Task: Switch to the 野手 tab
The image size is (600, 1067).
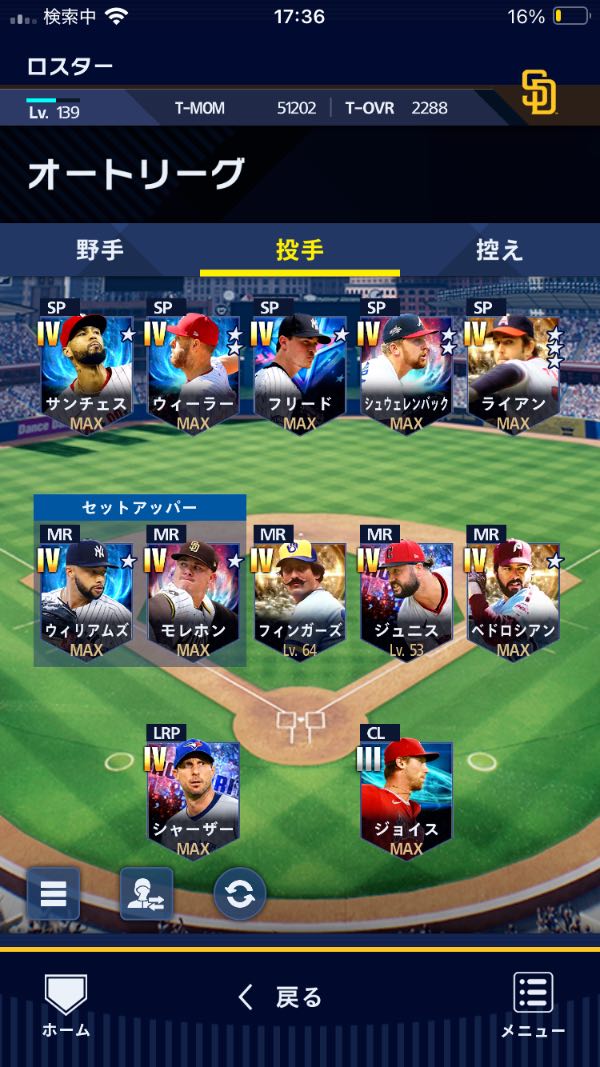Action: click(100, 250)
